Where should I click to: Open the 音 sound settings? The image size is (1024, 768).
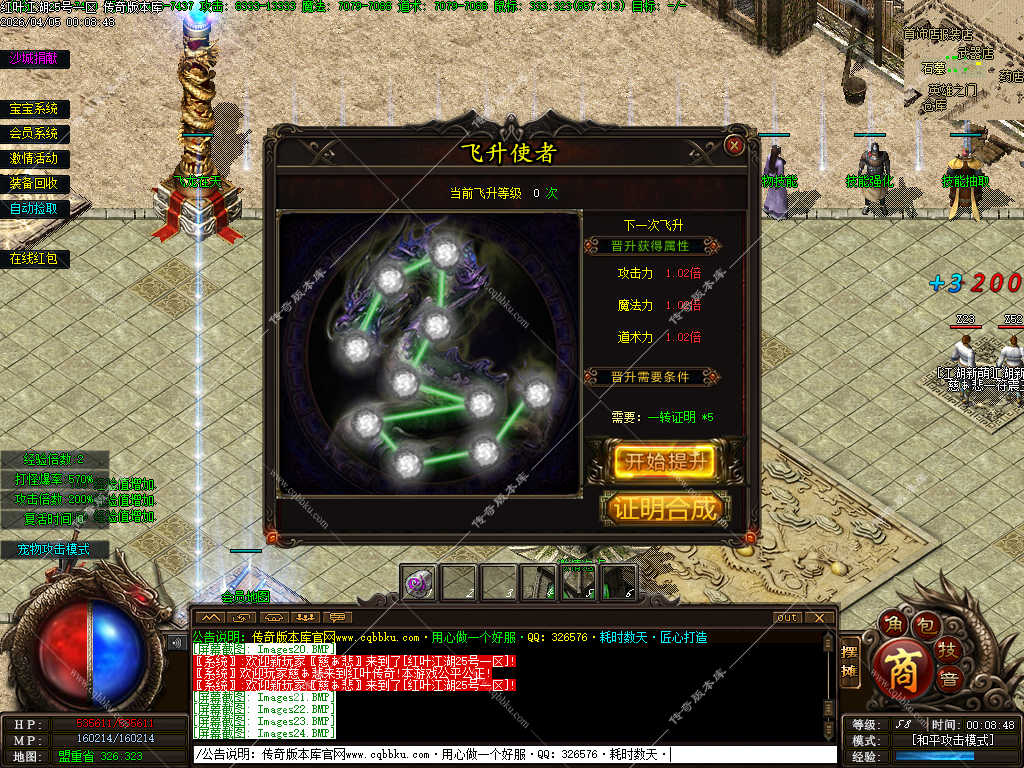pos(946,680)
